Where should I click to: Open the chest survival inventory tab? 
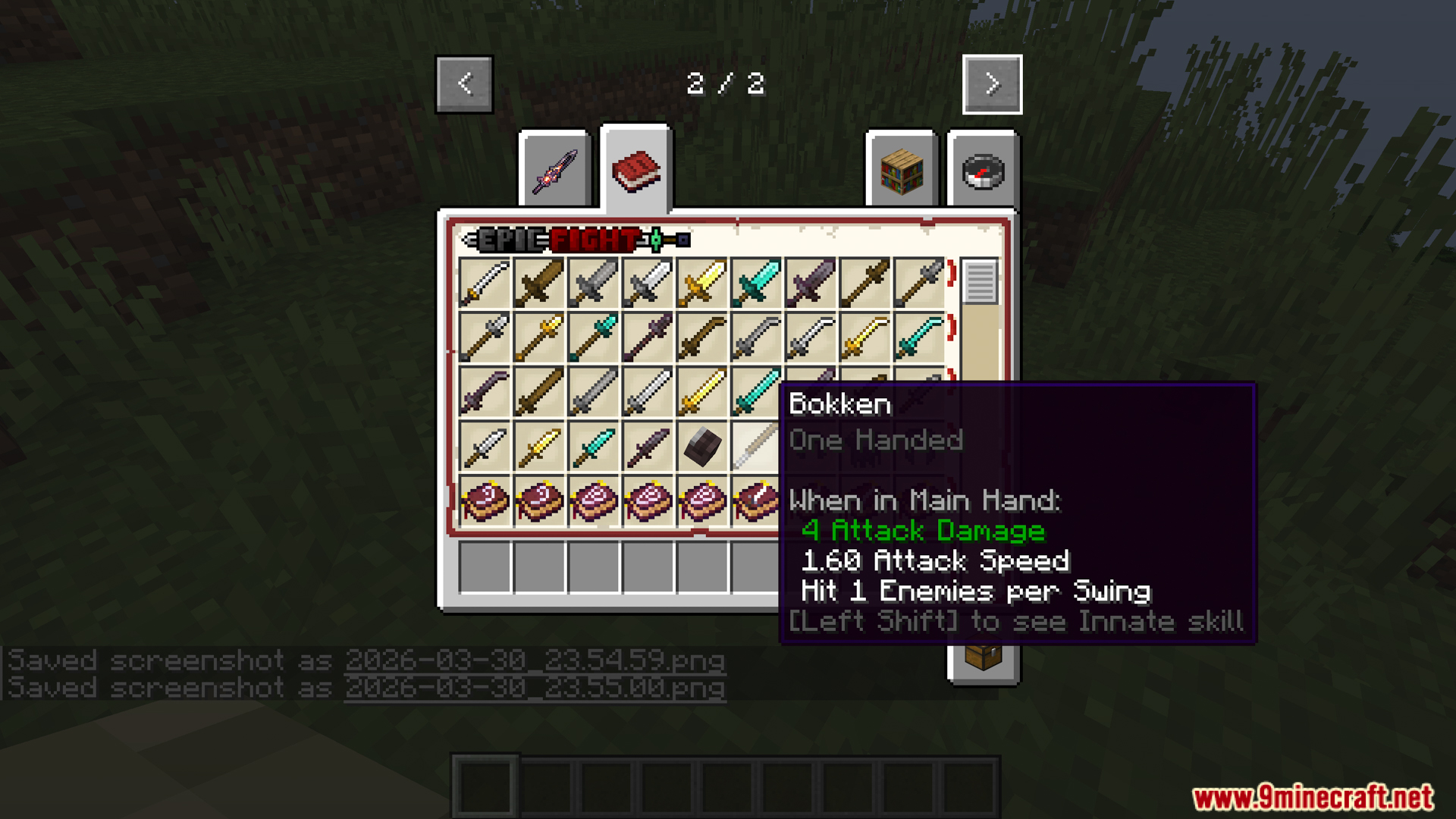(x=983, y=657)
